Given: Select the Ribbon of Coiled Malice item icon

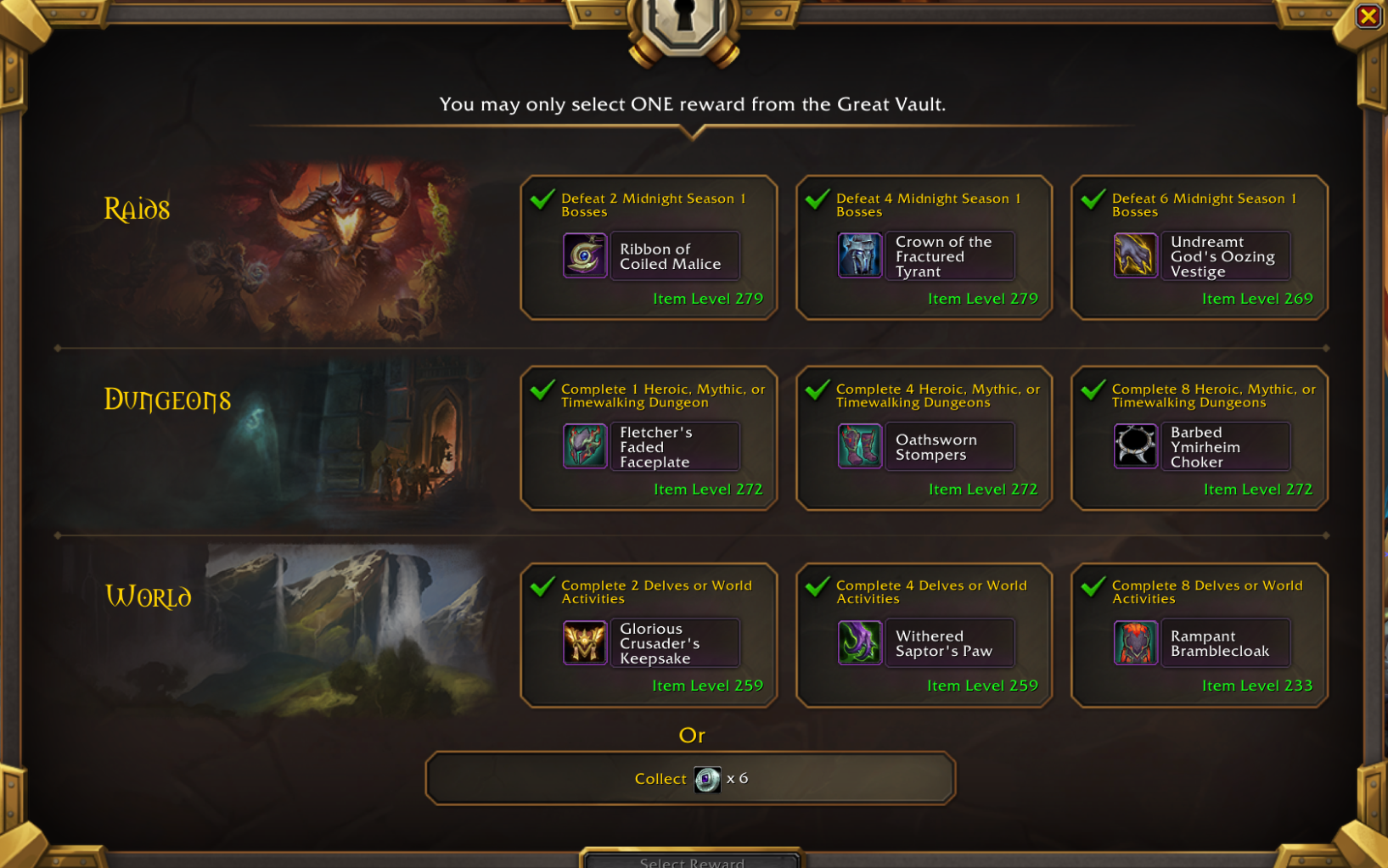Looking at the screenshot, I should tap(584, 255).
